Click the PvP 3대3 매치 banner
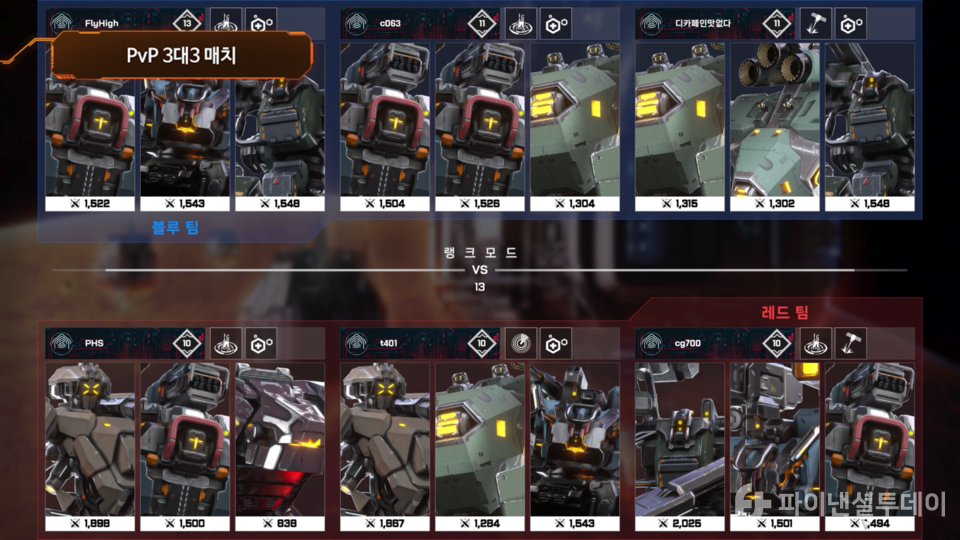 [x=187, y=56]
